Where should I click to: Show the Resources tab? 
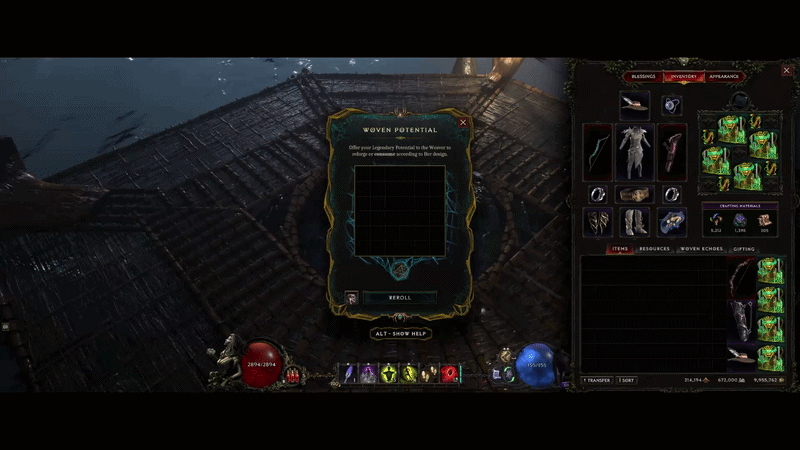pos(654,249)
